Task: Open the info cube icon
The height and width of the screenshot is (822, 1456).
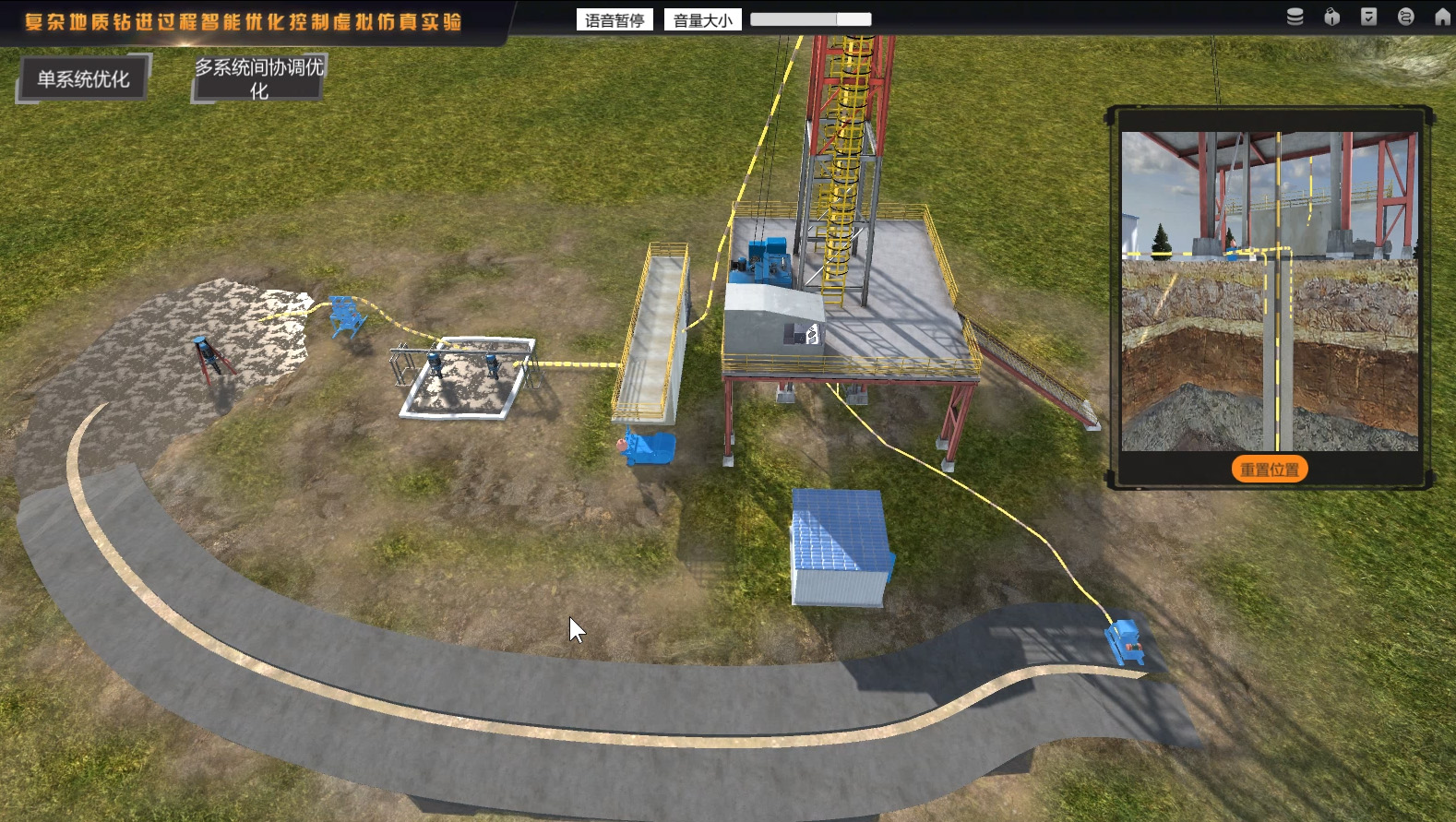Action: 1331,17
